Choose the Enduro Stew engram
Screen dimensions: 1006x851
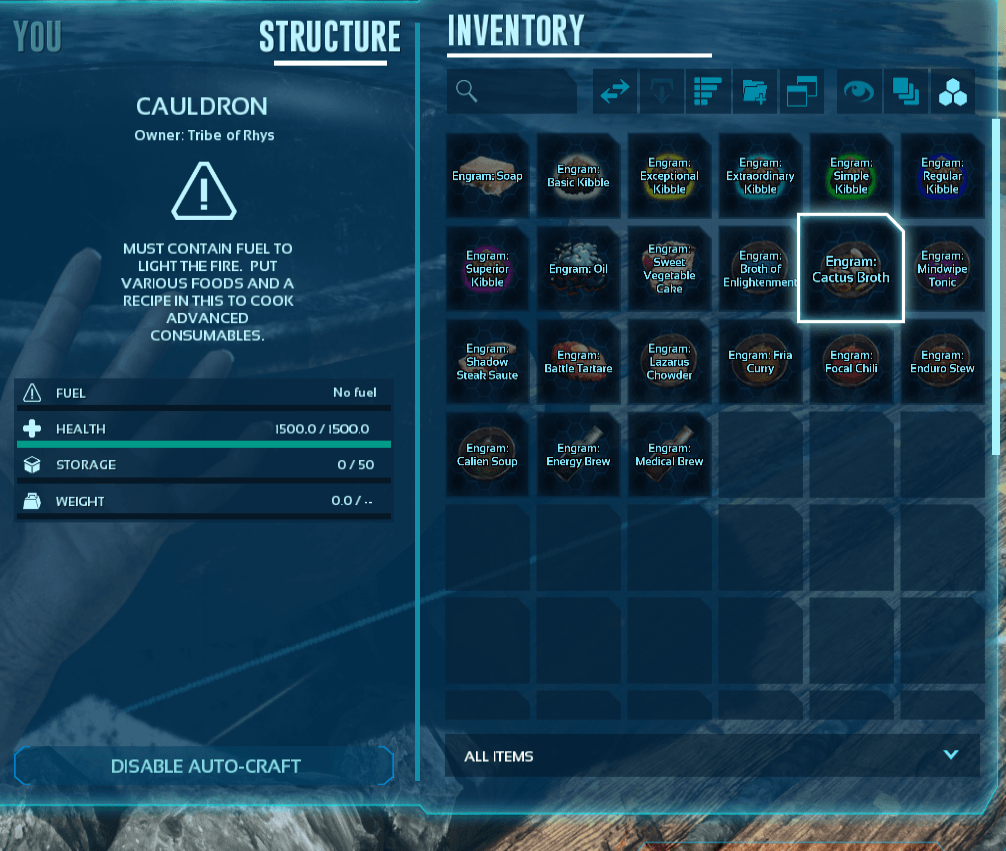(x=942, y=362)
